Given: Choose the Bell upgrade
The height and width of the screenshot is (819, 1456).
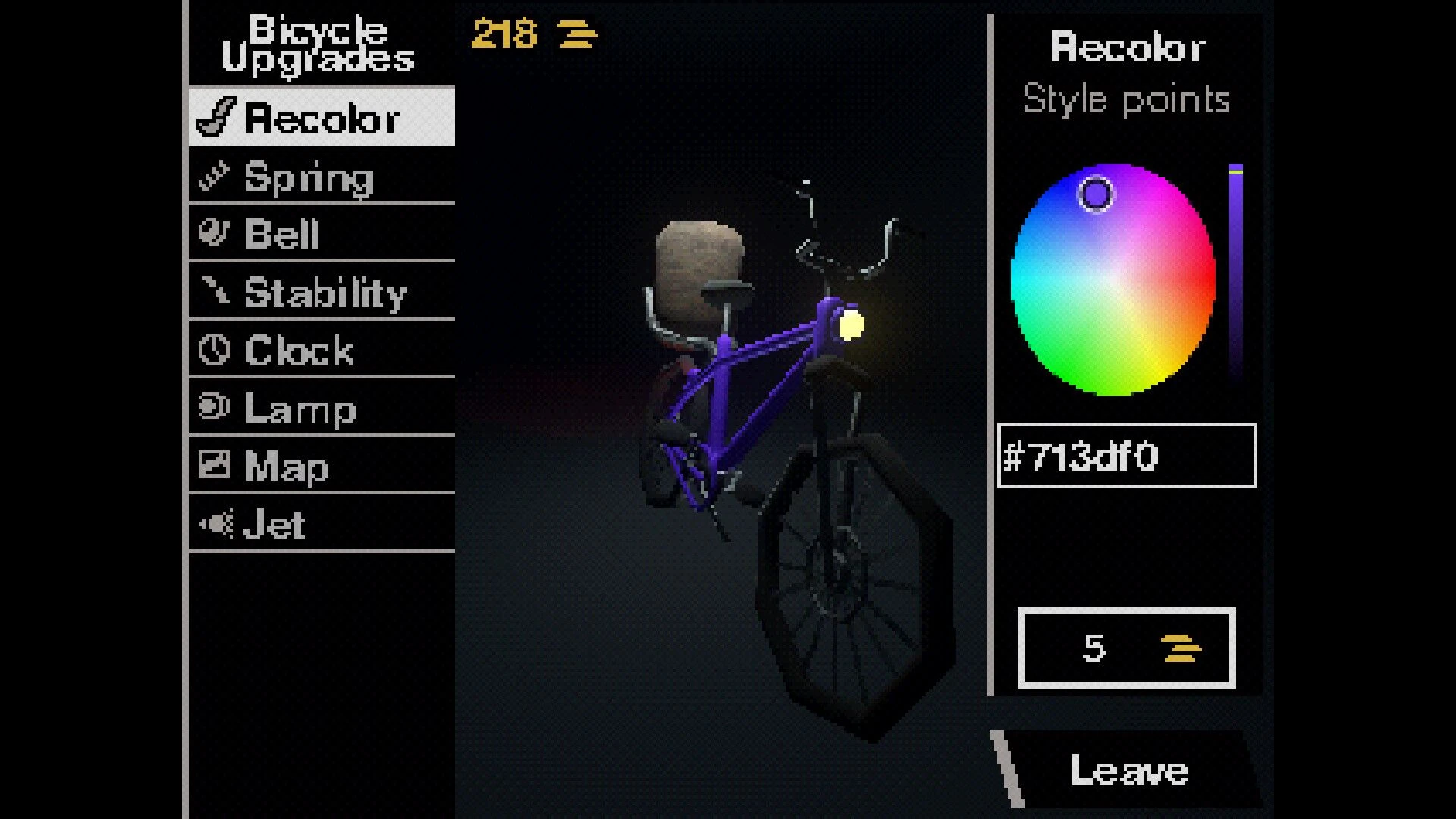Looking at the screenshot, I should 322,234.
